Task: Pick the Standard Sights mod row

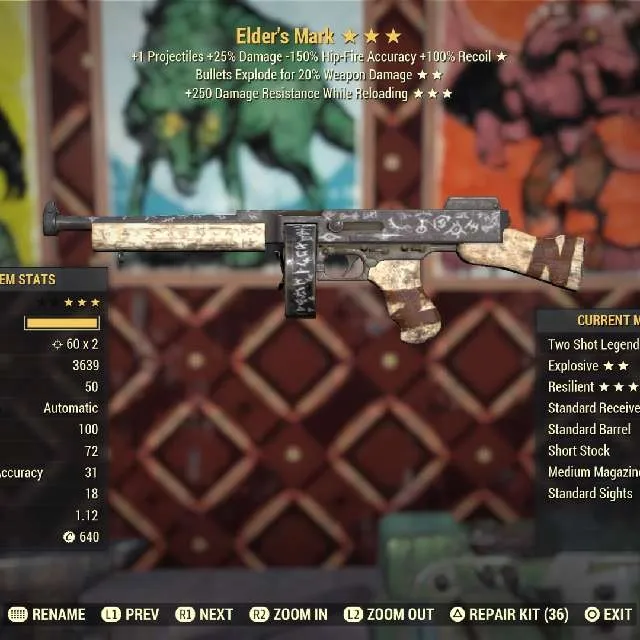Action: 590,493
